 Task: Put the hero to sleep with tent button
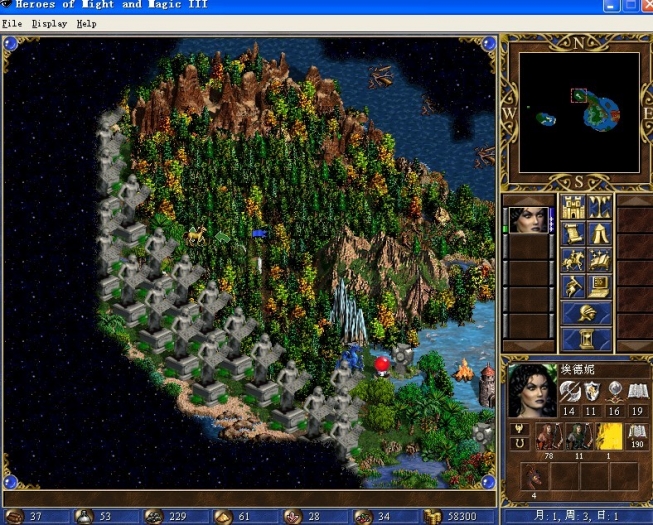coord(600,234)
